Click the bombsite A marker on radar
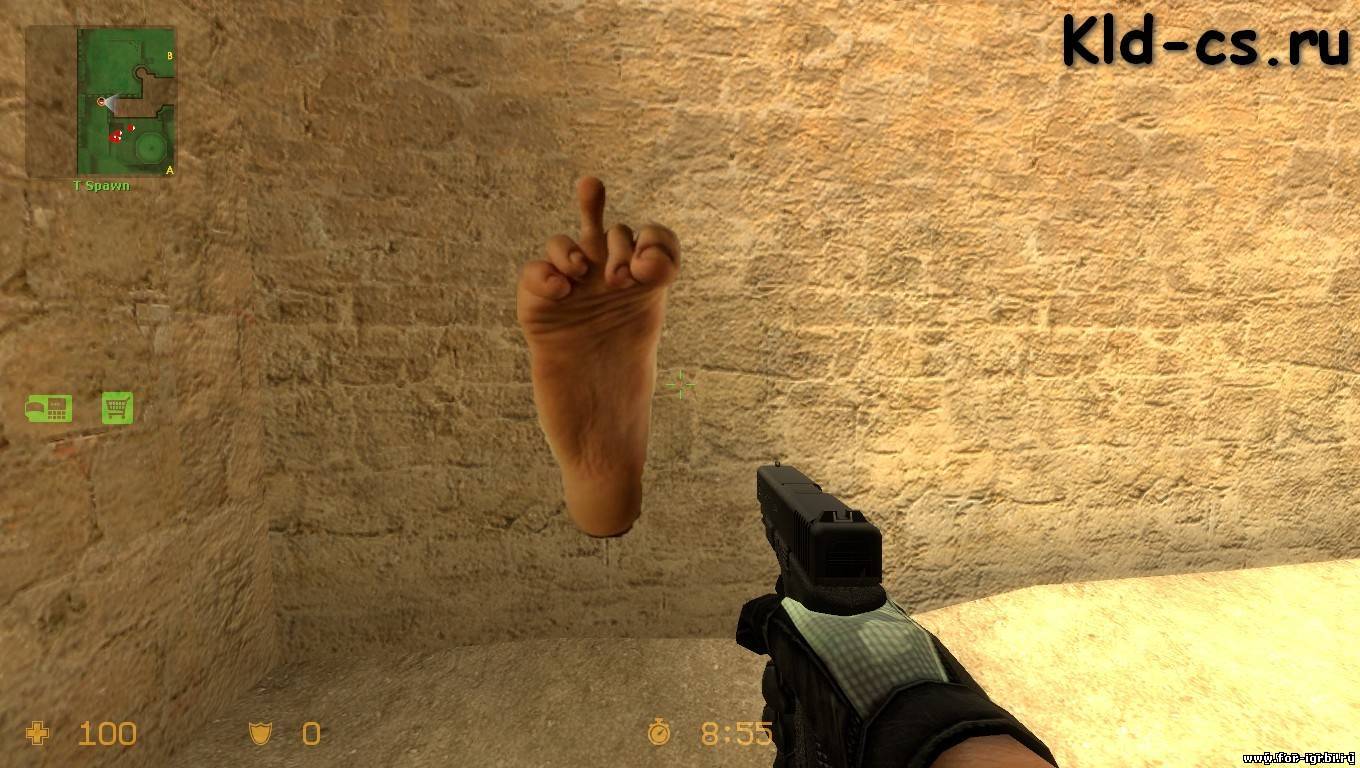This screenshot has height=768, width=1360. pos(168,169)
